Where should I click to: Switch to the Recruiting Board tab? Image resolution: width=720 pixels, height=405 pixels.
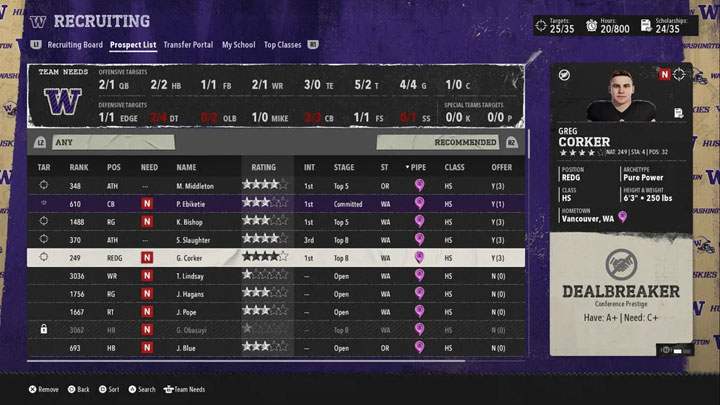click(x=74, y=45)
